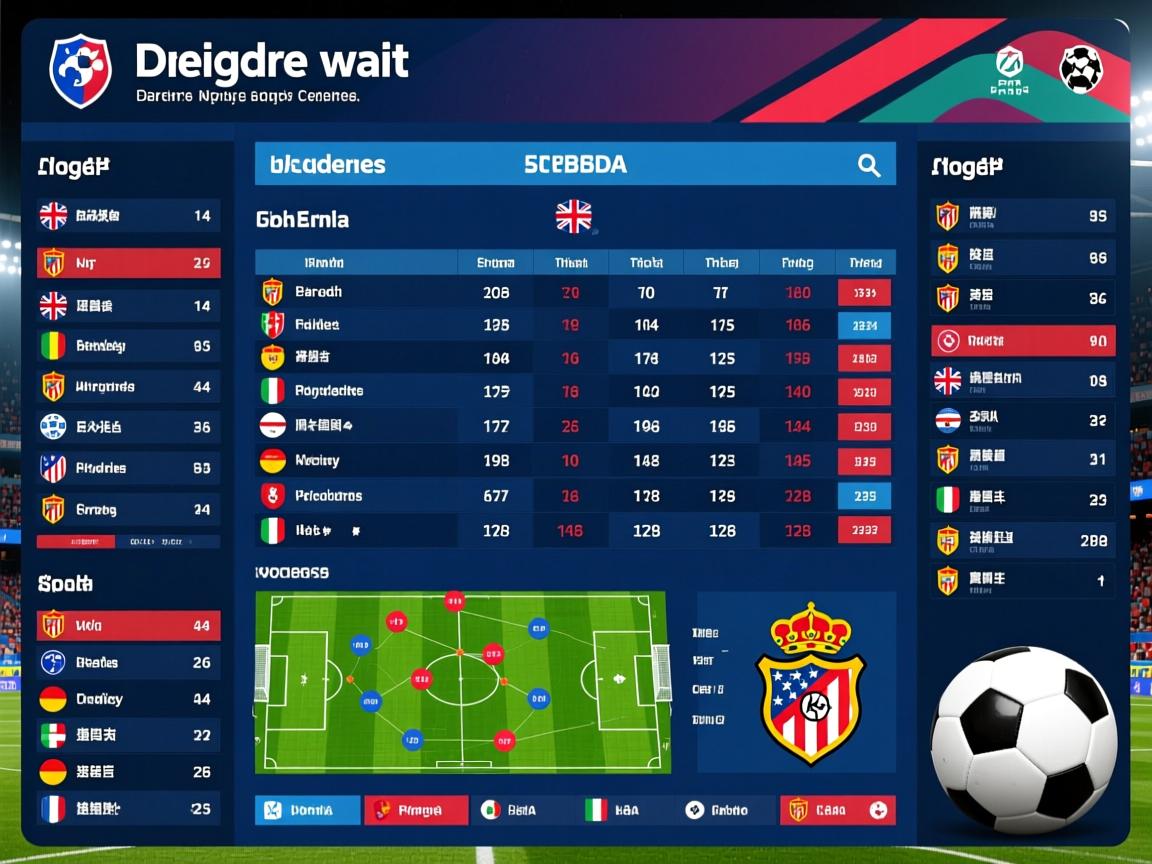Select the Piidries row with striped crest
Screen dimensions: 1152x864
coord(128,467)
